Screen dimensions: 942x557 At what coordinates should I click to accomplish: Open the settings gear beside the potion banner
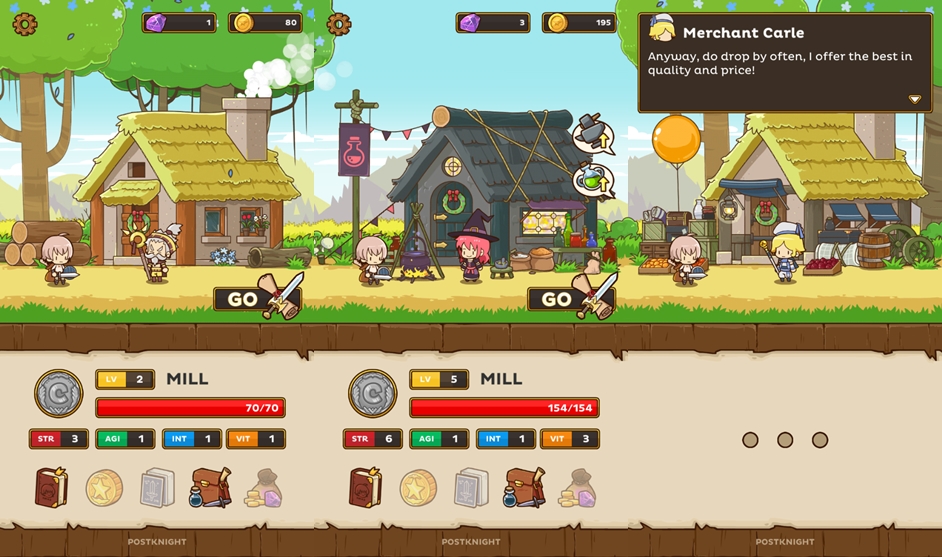[x=339, y=24]
